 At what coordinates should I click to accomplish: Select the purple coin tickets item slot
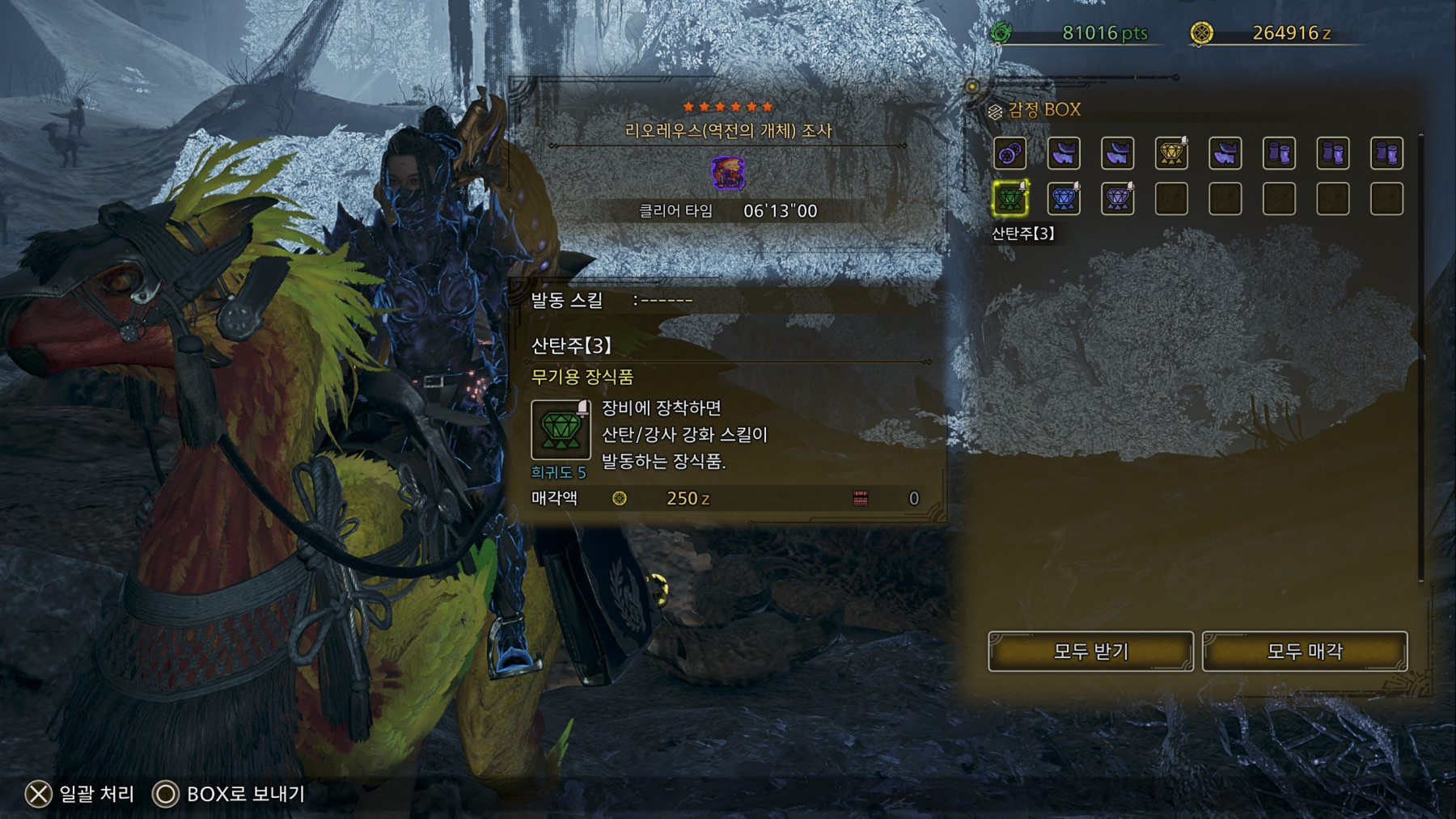click(1009, 153)
